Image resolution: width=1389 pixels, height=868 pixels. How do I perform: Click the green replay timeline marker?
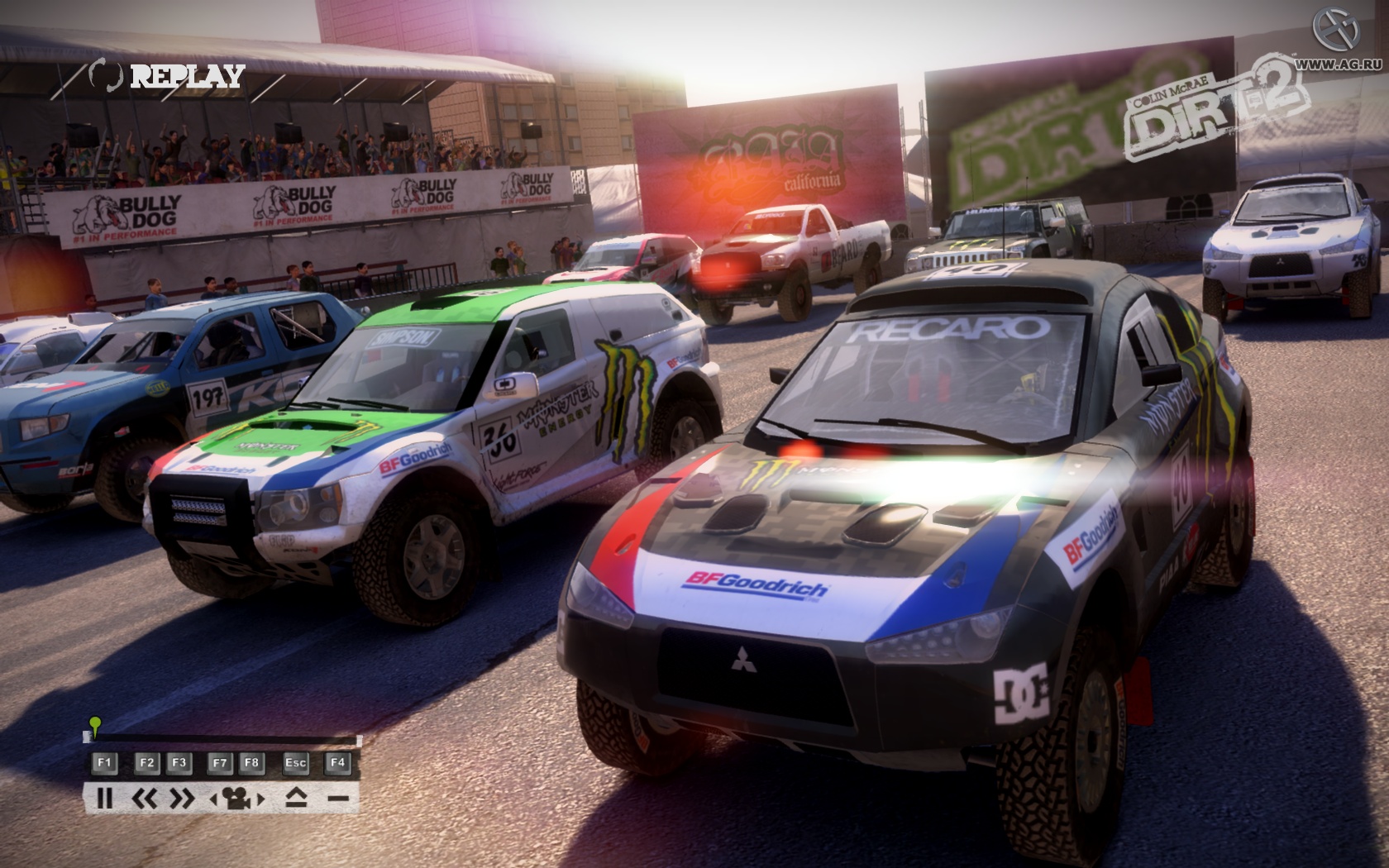(x=95, y=725)
